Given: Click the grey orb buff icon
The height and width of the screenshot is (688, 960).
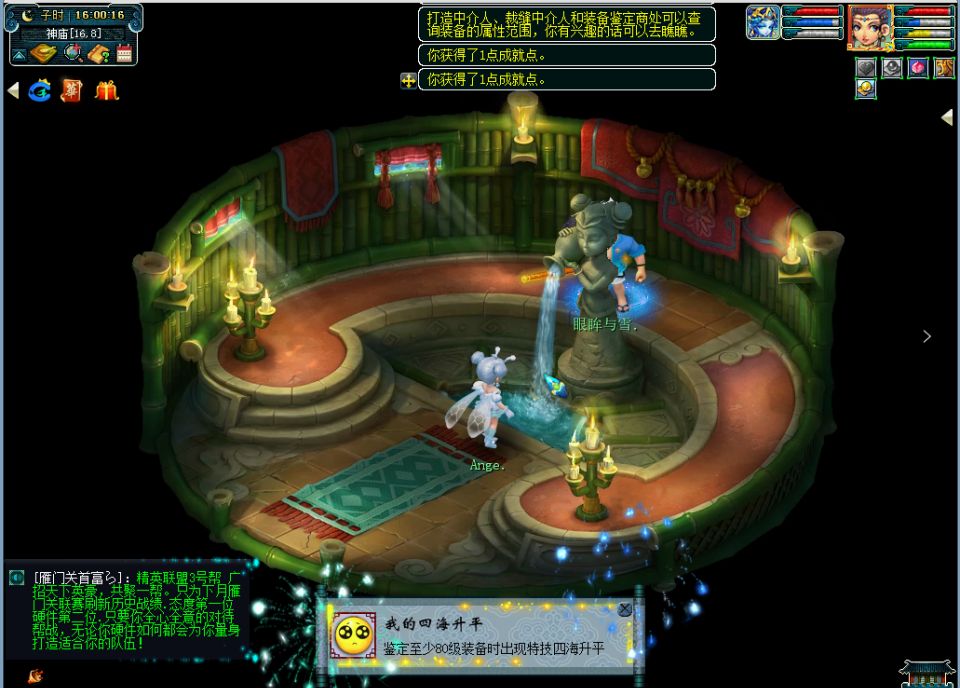Looking at the screenshot, I should click(x=892, y=67).
